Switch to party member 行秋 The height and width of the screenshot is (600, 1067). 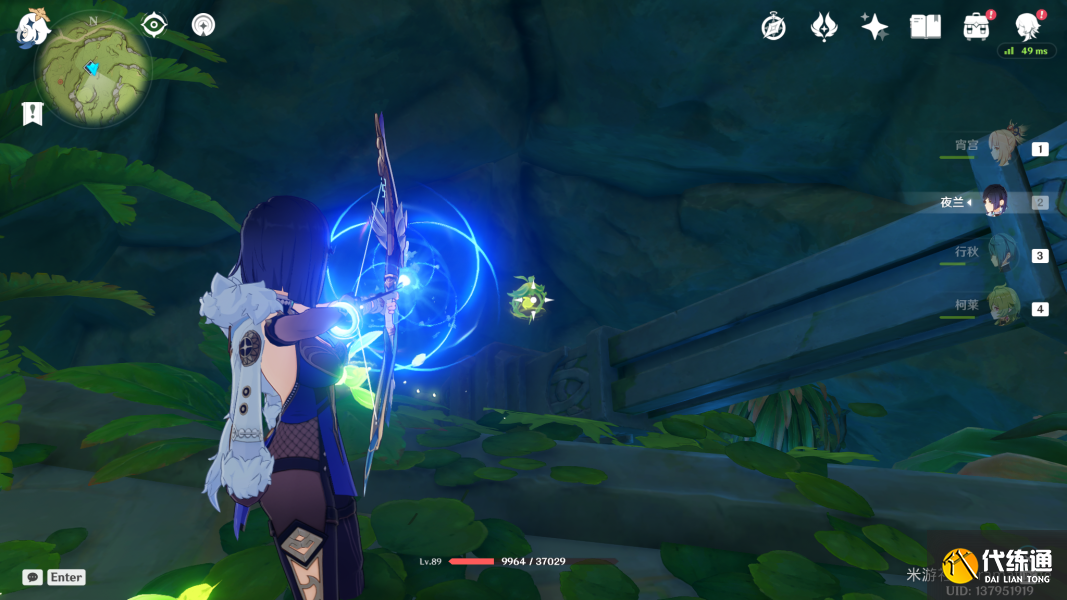point(1001,254)
